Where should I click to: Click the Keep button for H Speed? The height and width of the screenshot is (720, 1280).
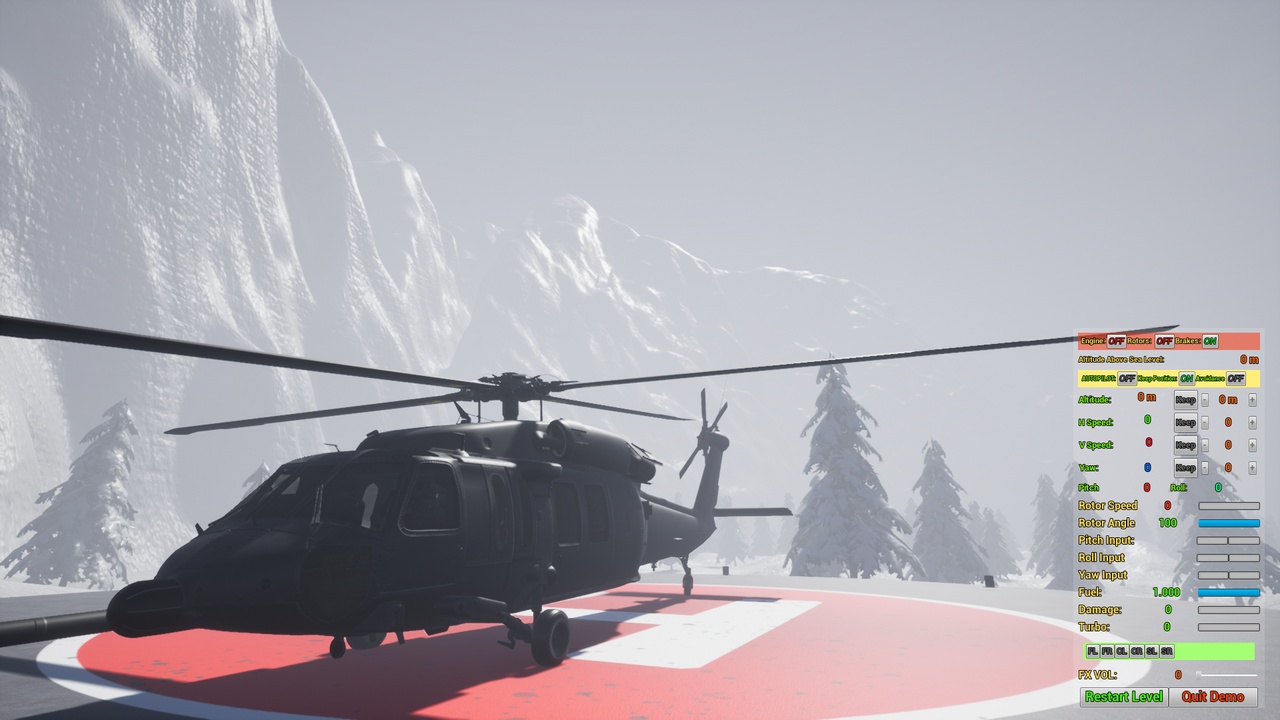coord(1185,422)
